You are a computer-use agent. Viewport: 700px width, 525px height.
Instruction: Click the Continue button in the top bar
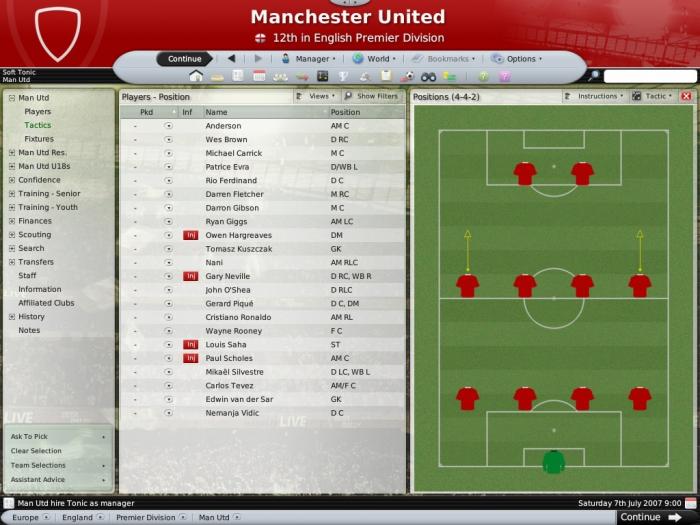184,59
